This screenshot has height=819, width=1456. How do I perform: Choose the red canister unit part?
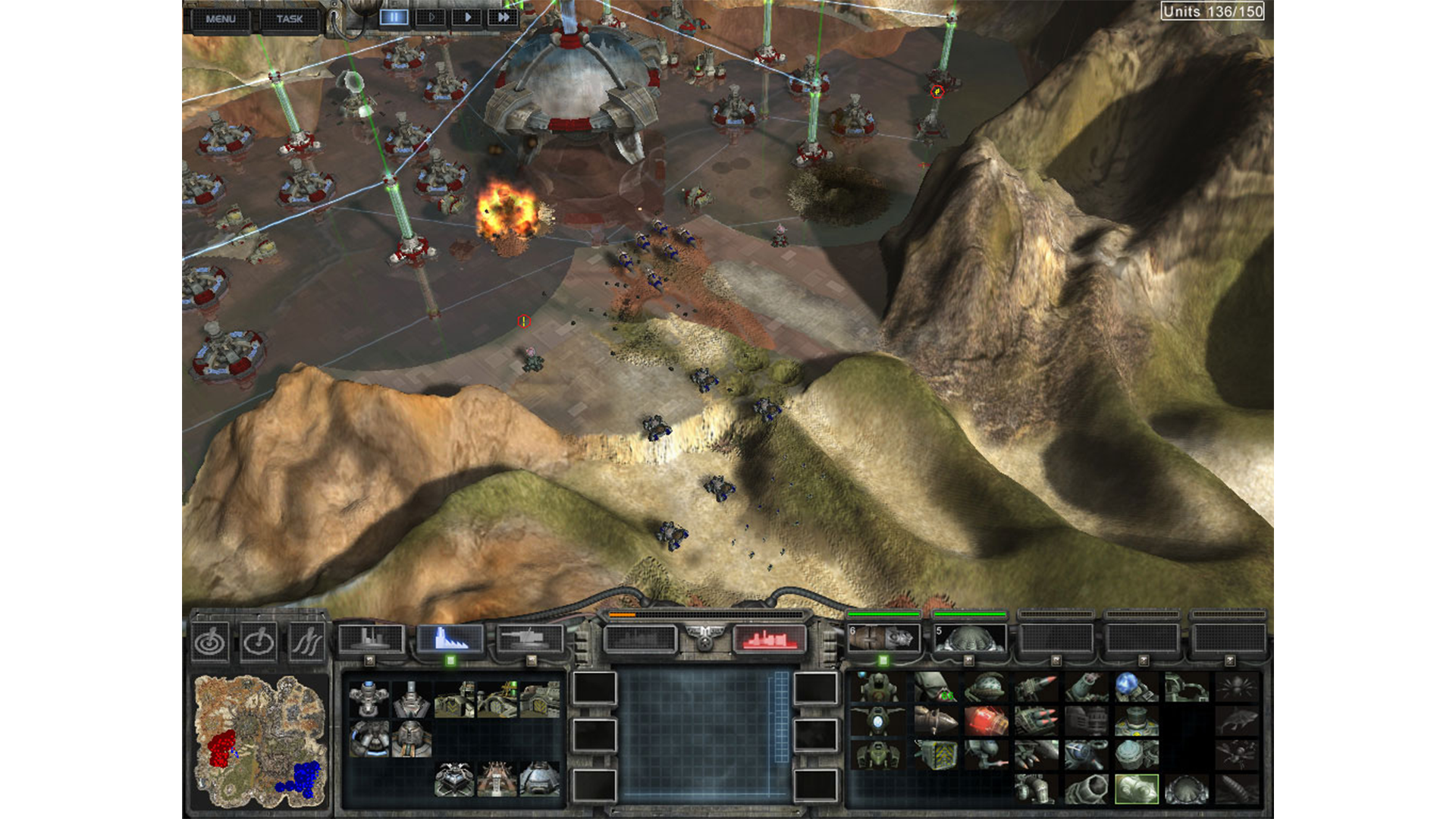click(985, 720)
